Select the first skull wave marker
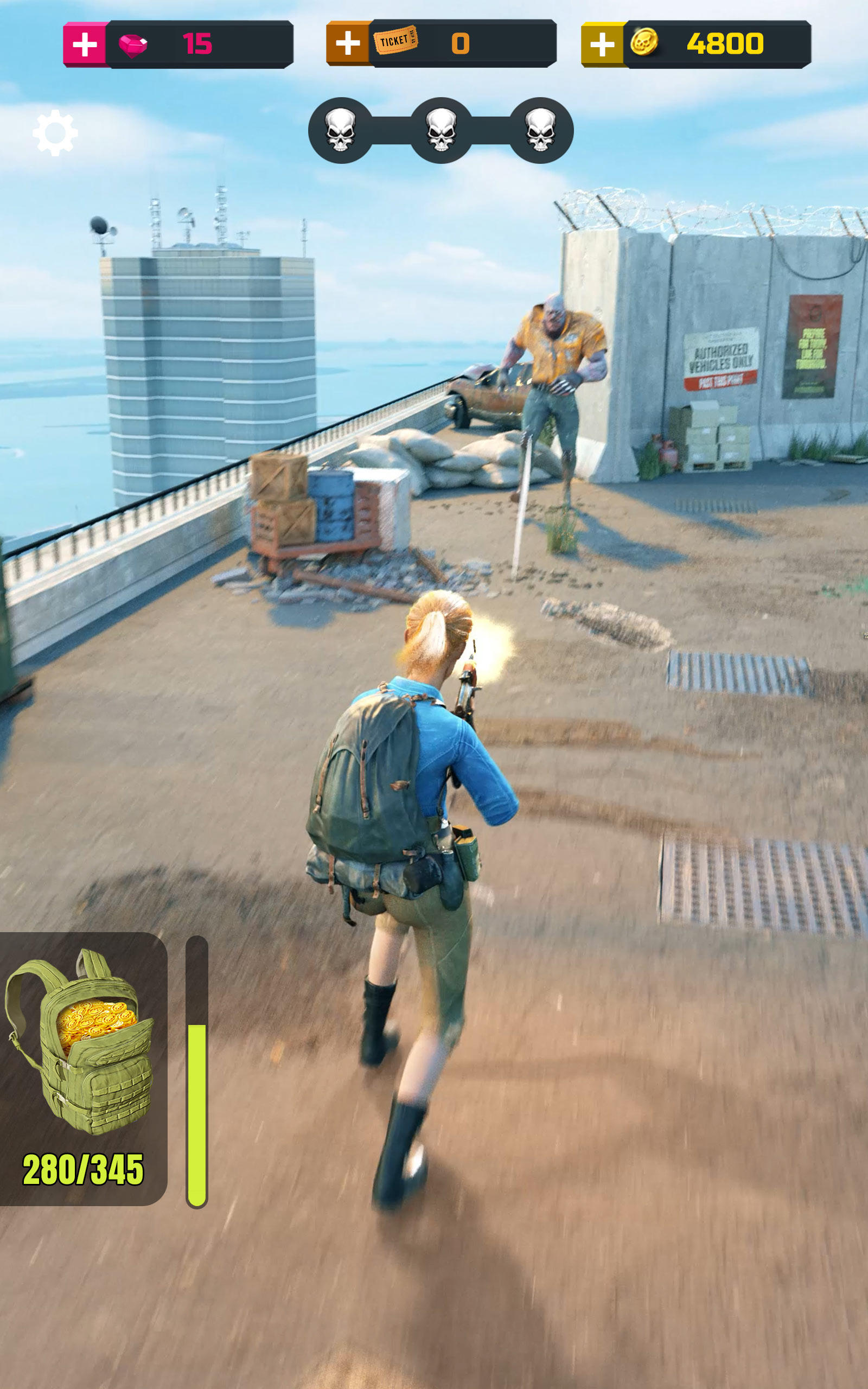This screenshot has height=1389, width=868. pyautogui.click(x=340, y=131)
